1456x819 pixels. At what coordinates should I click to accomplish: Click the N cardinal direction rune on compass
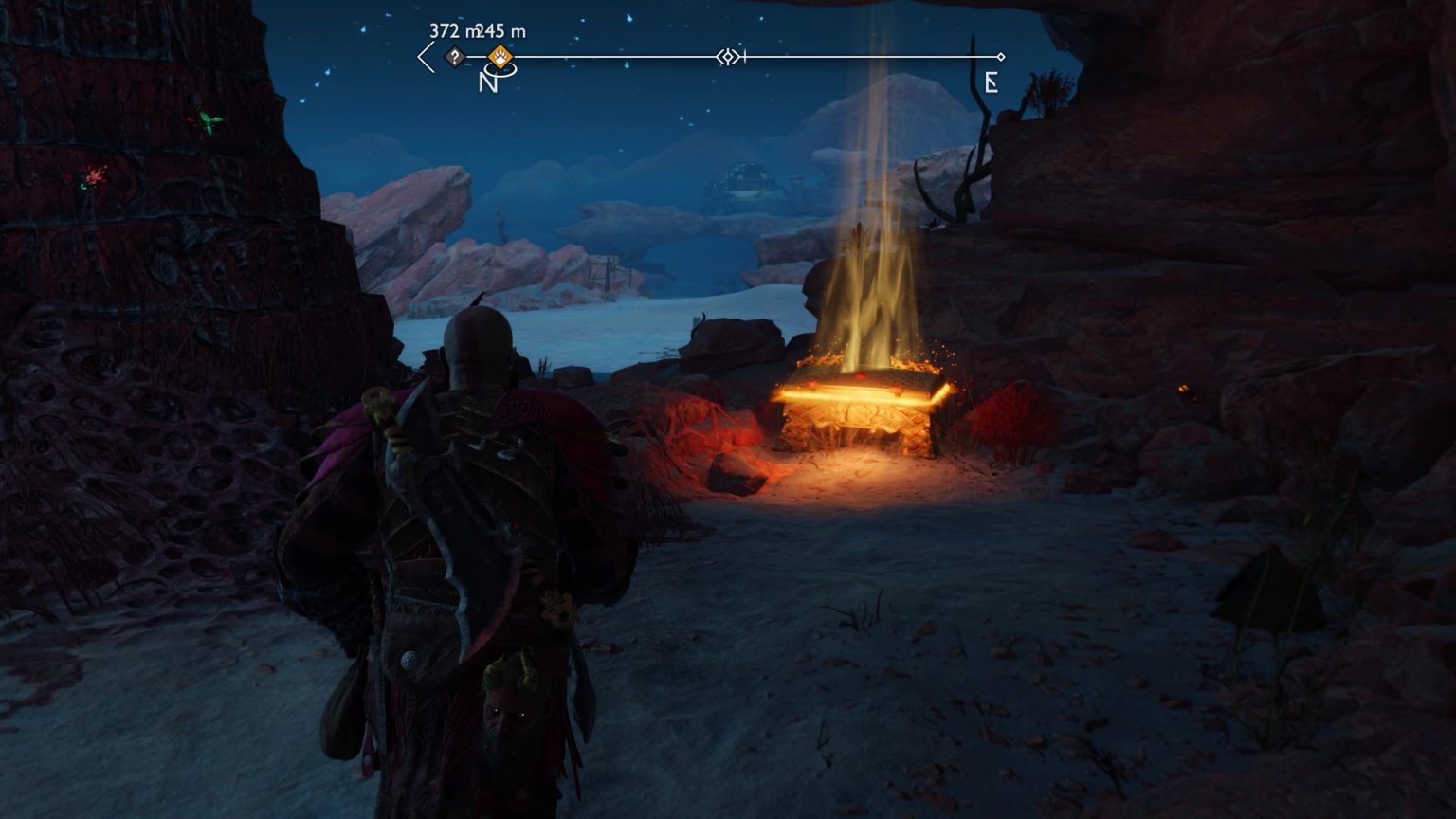click(x=485, y=83)
